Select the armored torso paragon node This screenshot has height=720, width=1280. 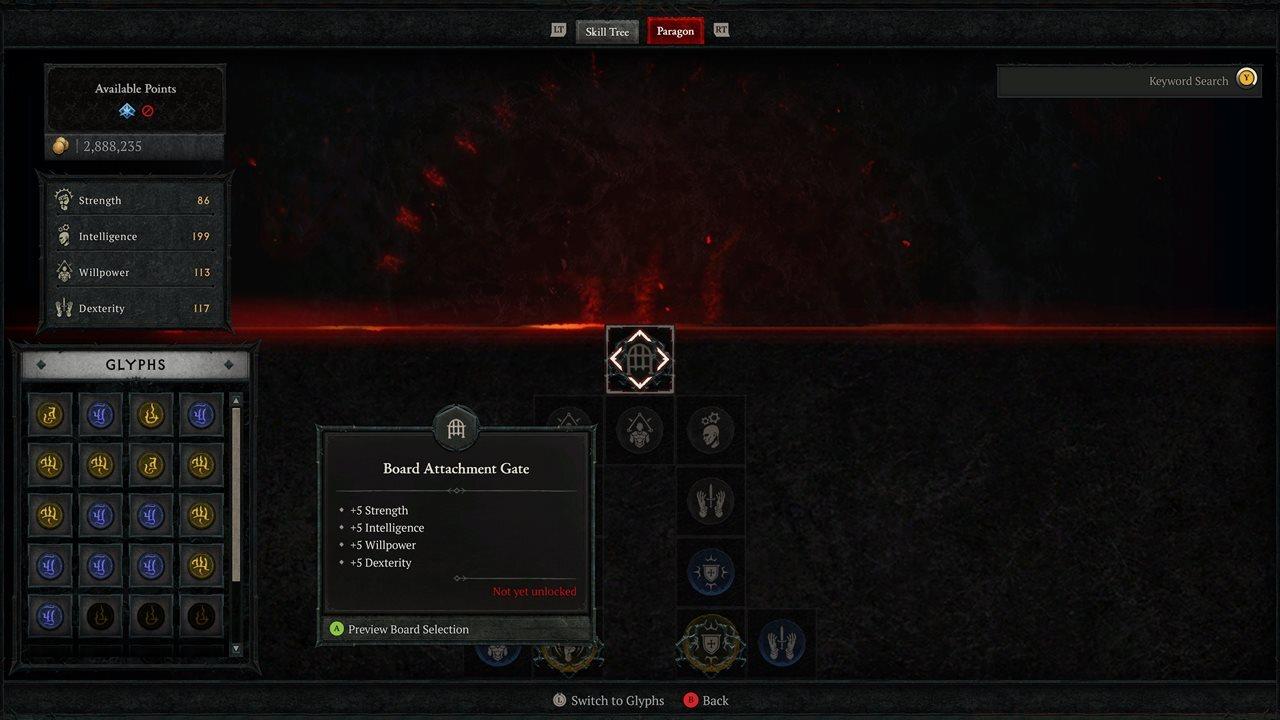(x=640, y=430)
